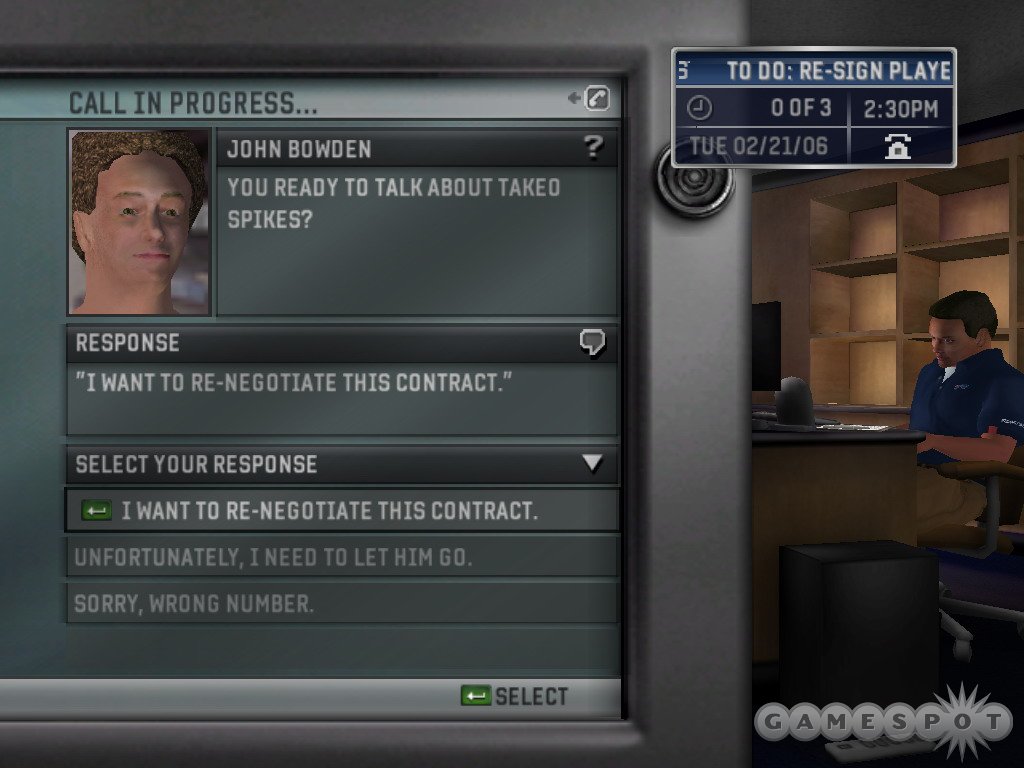
Task: Click the question mark help icon
Action: [x=594, y=149]
